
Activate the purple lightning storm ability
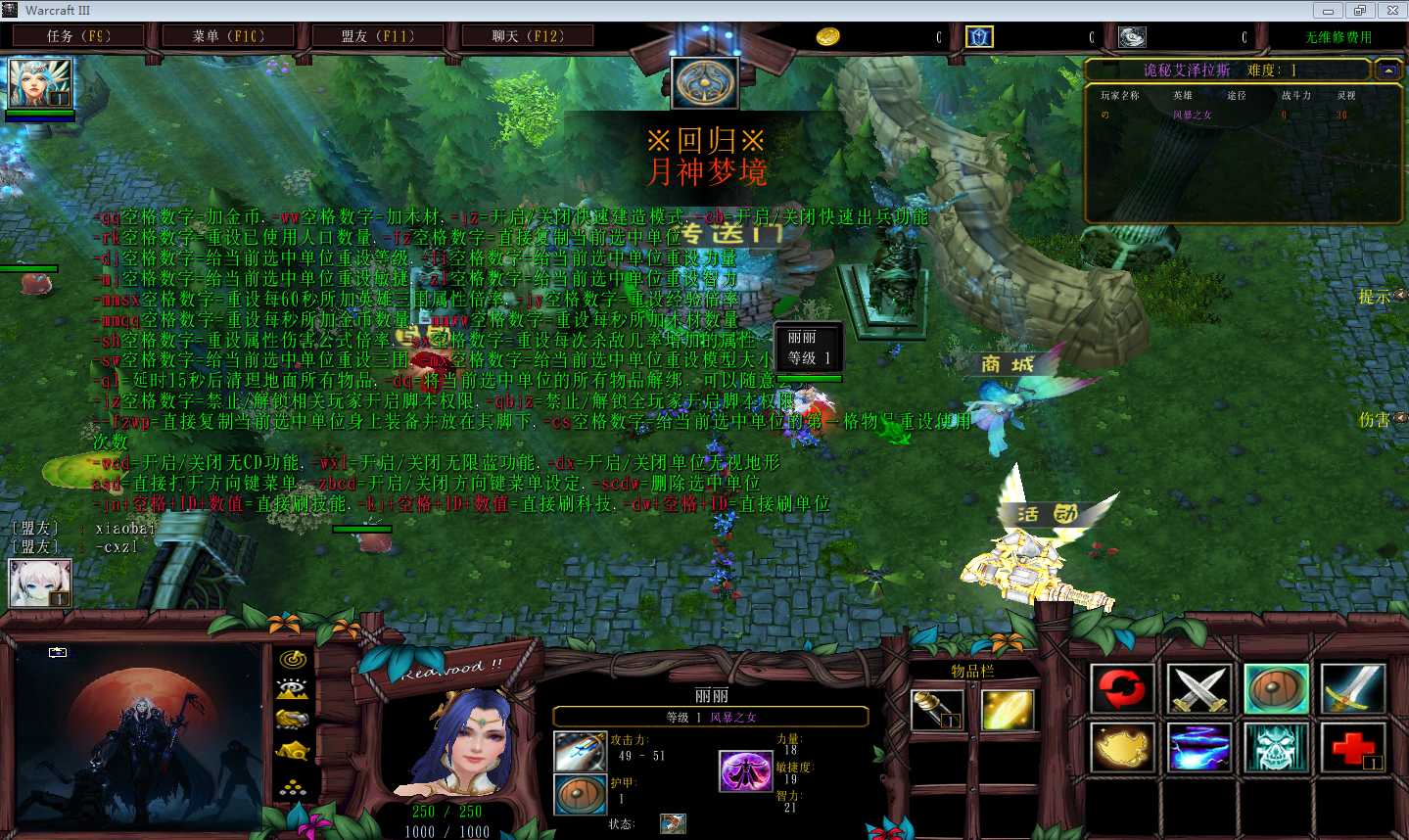pyautogui.click(x=1198, y=748)
